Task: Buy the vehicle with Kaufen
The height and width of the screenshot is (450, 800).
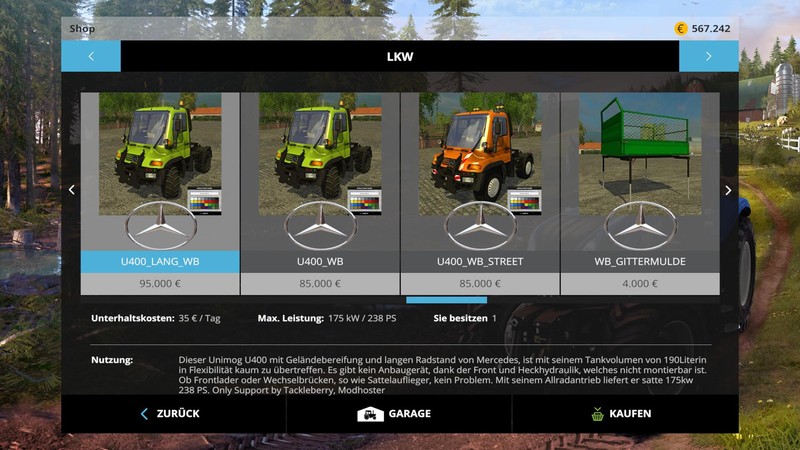Action: [x=620, y=414]
